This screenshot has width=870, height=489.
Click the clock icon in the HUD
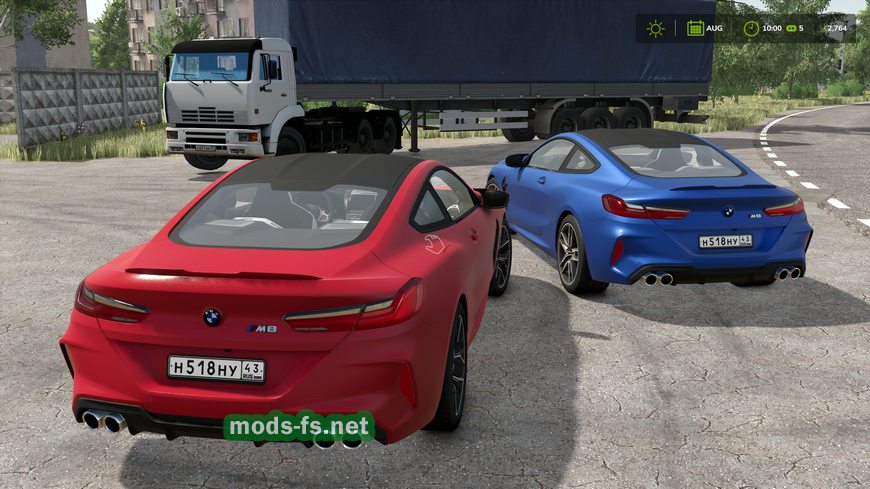[x=751, y=28]
